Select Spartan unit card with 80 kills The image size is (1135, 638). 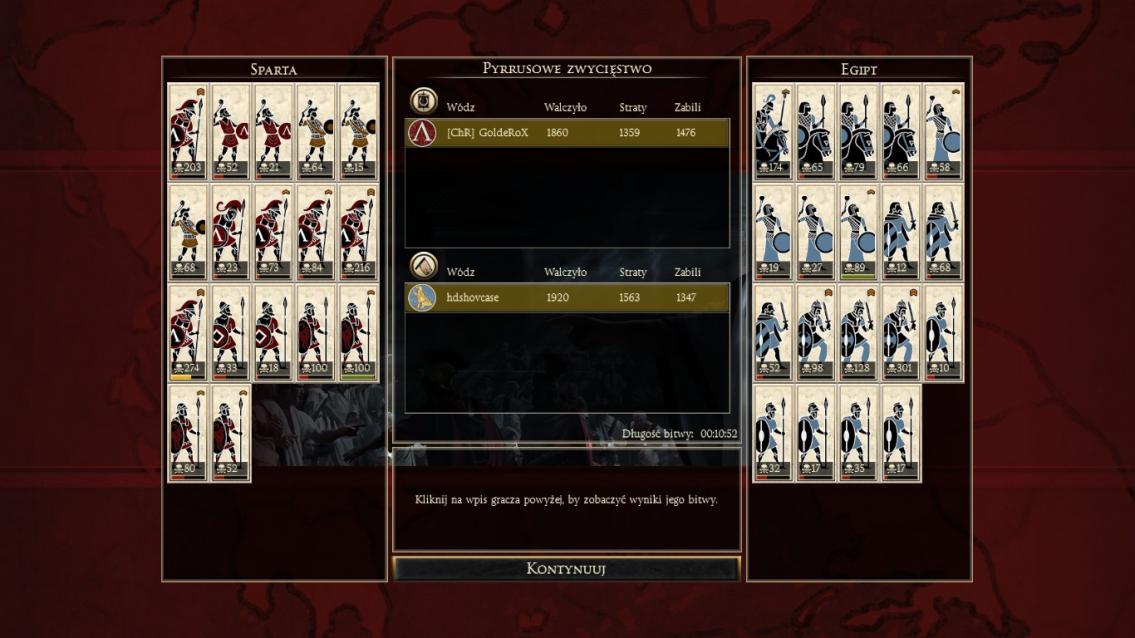tap(188, 433)
